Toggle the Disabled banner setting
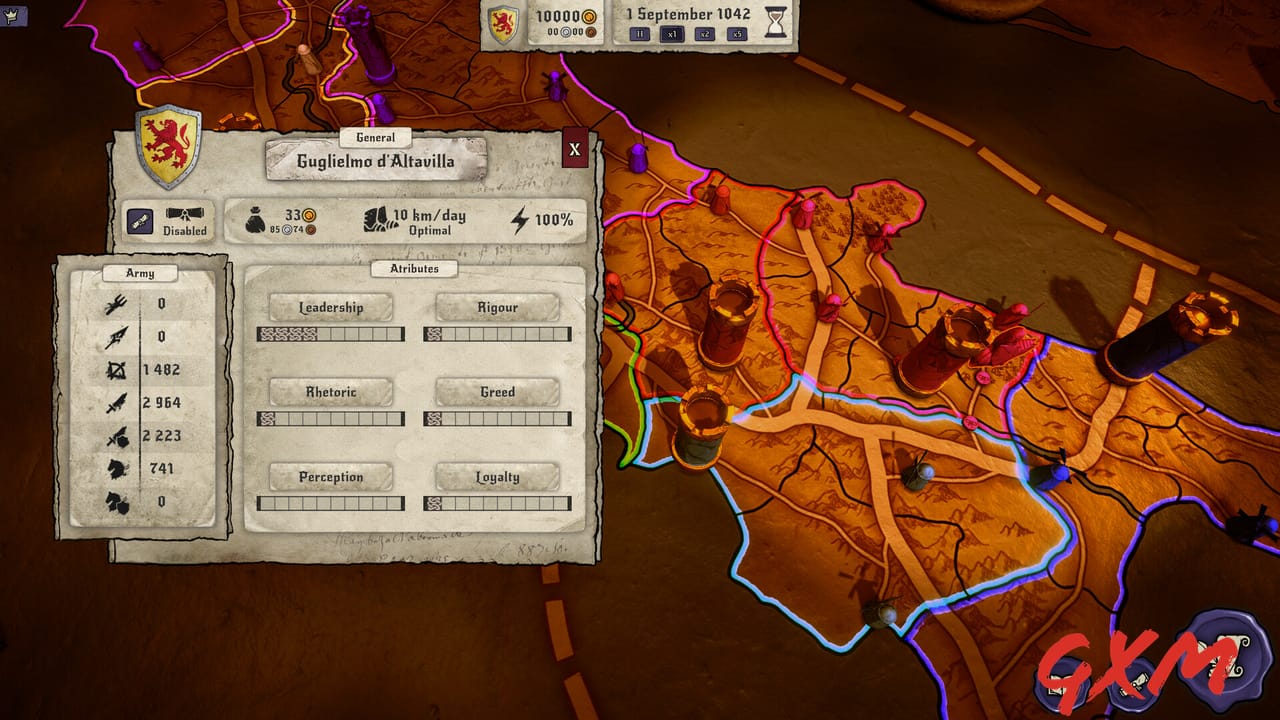This screenshot has height=720, width=1280. (x=188, y=220)
